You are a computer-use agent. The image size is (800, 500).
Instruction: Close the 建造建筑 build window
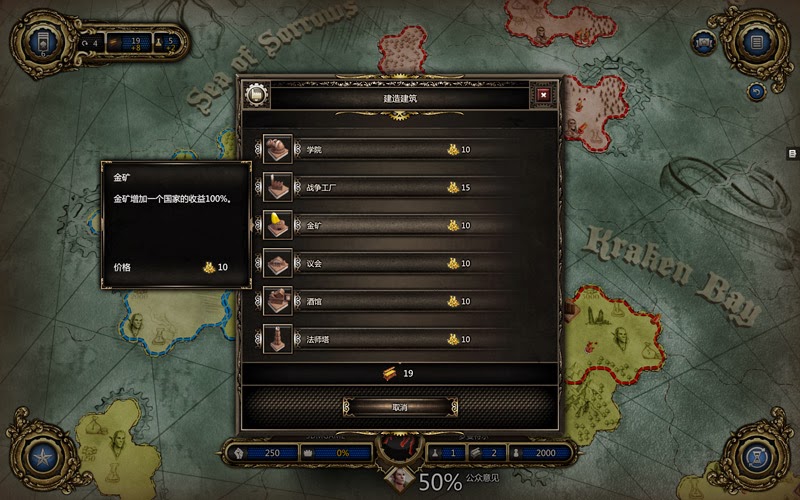543,95
